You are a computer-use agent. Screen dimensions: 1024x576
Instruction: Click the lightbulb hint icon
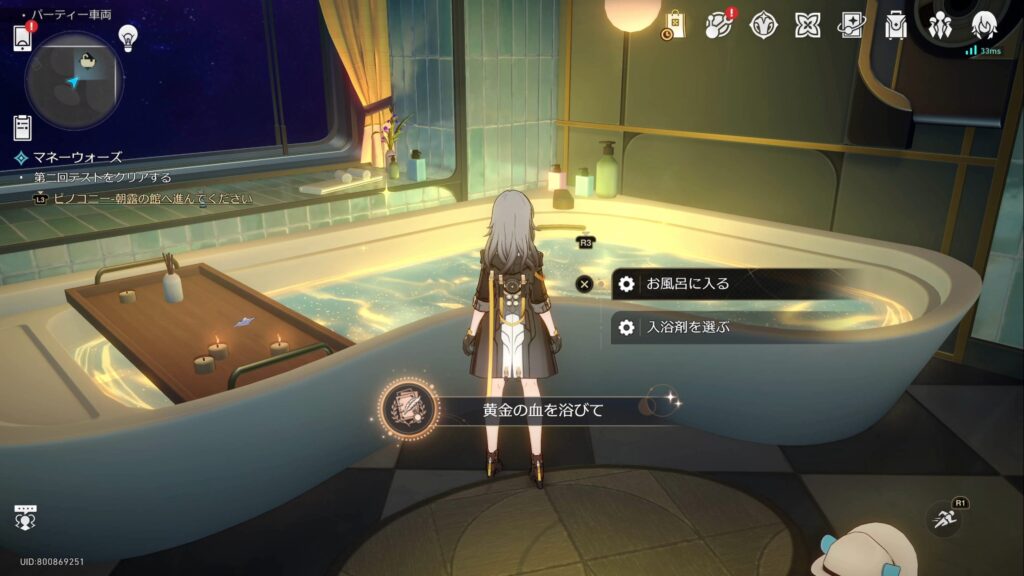point(127,37)
